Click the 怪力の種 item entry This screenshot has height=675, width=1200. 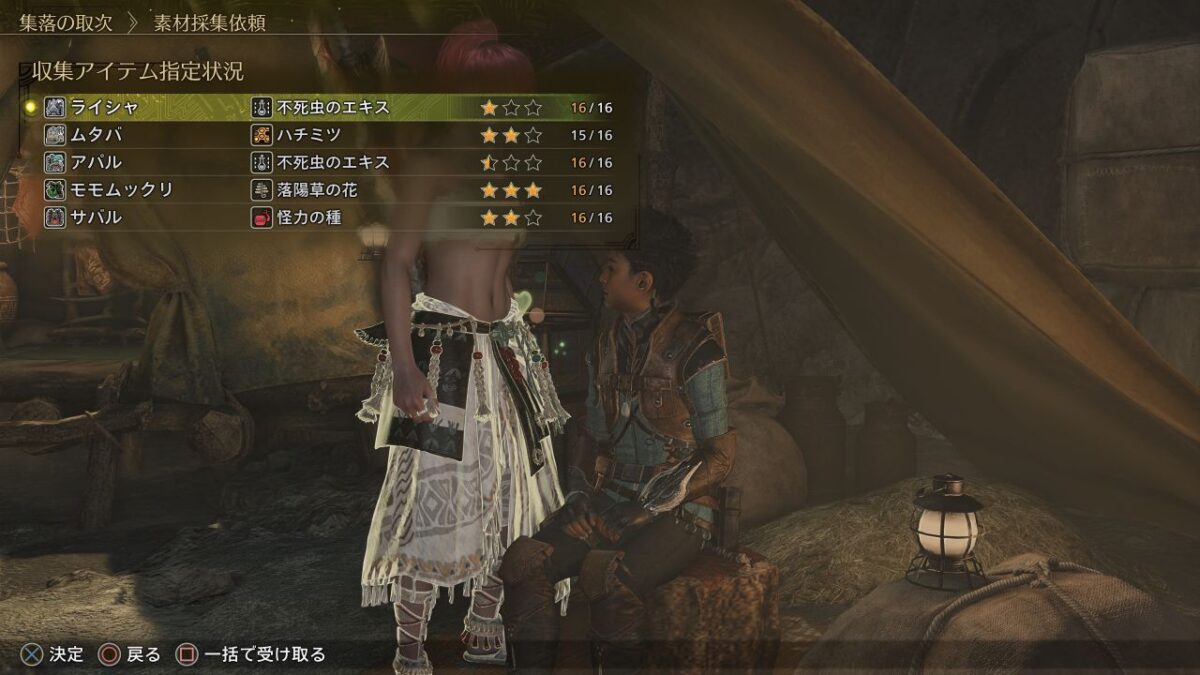click(313, 217)
